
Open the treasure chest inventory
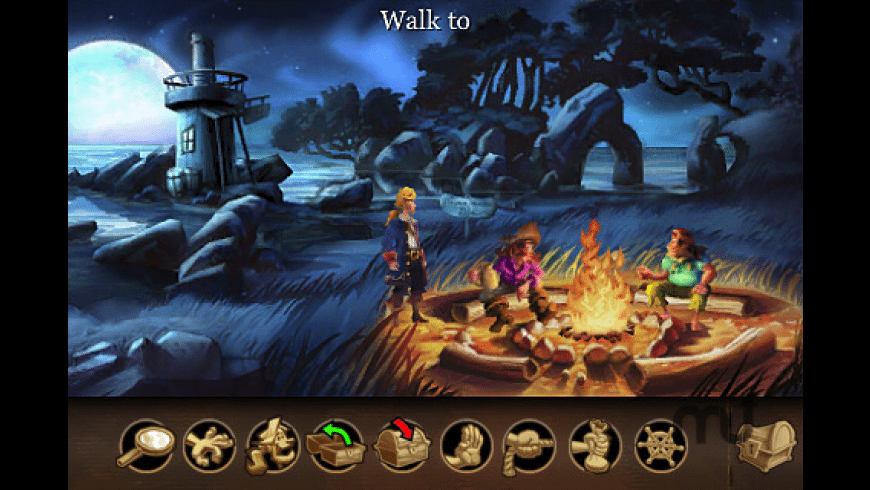tap(766, 443)
